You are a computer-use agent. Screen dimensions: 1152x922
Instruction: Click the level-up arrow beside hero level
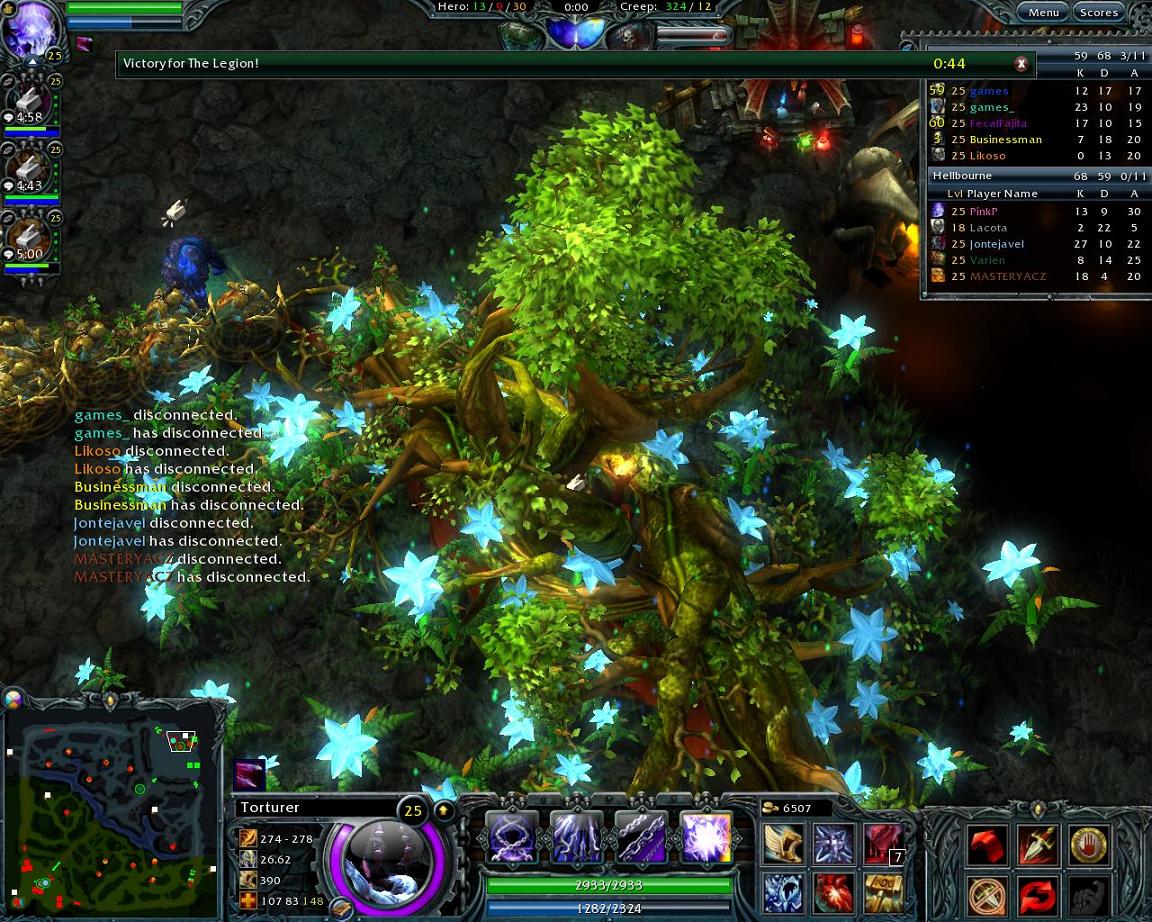coord(442,809)
